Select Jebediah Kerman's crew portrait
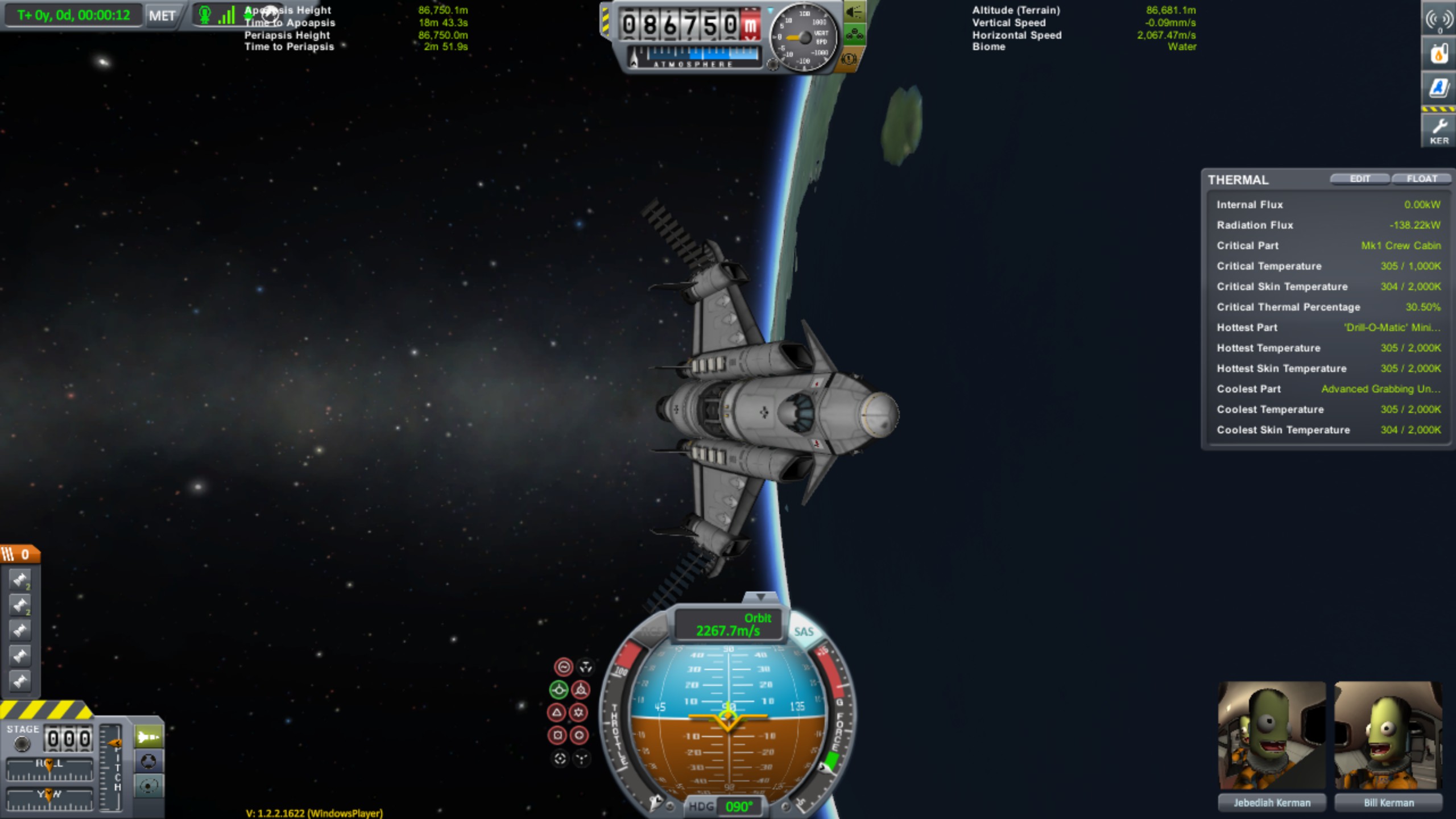The image size is (1456, 819). click(1272, 736)
